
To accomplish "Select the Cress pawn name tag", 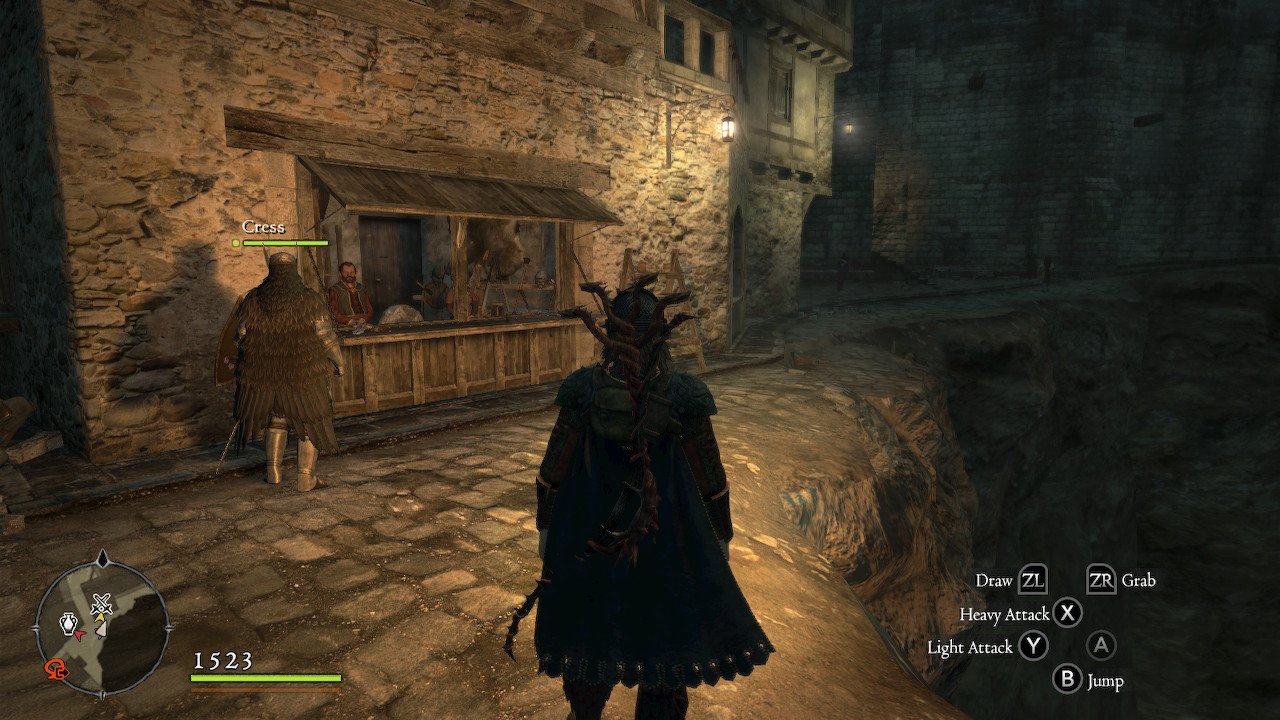I will (263, 227).
